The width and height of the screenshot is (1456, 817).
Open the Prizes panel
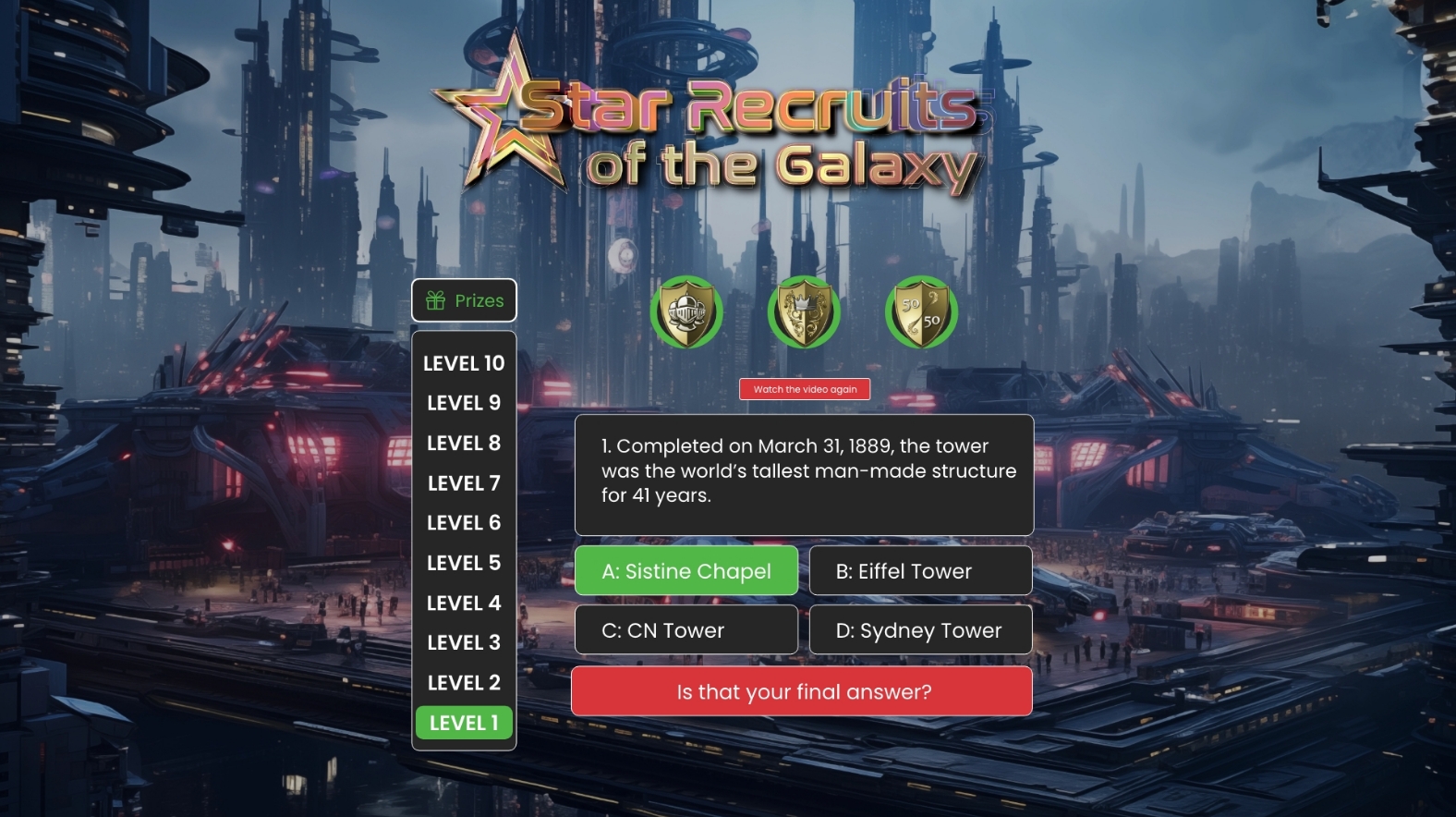click(x=464, y=300)
